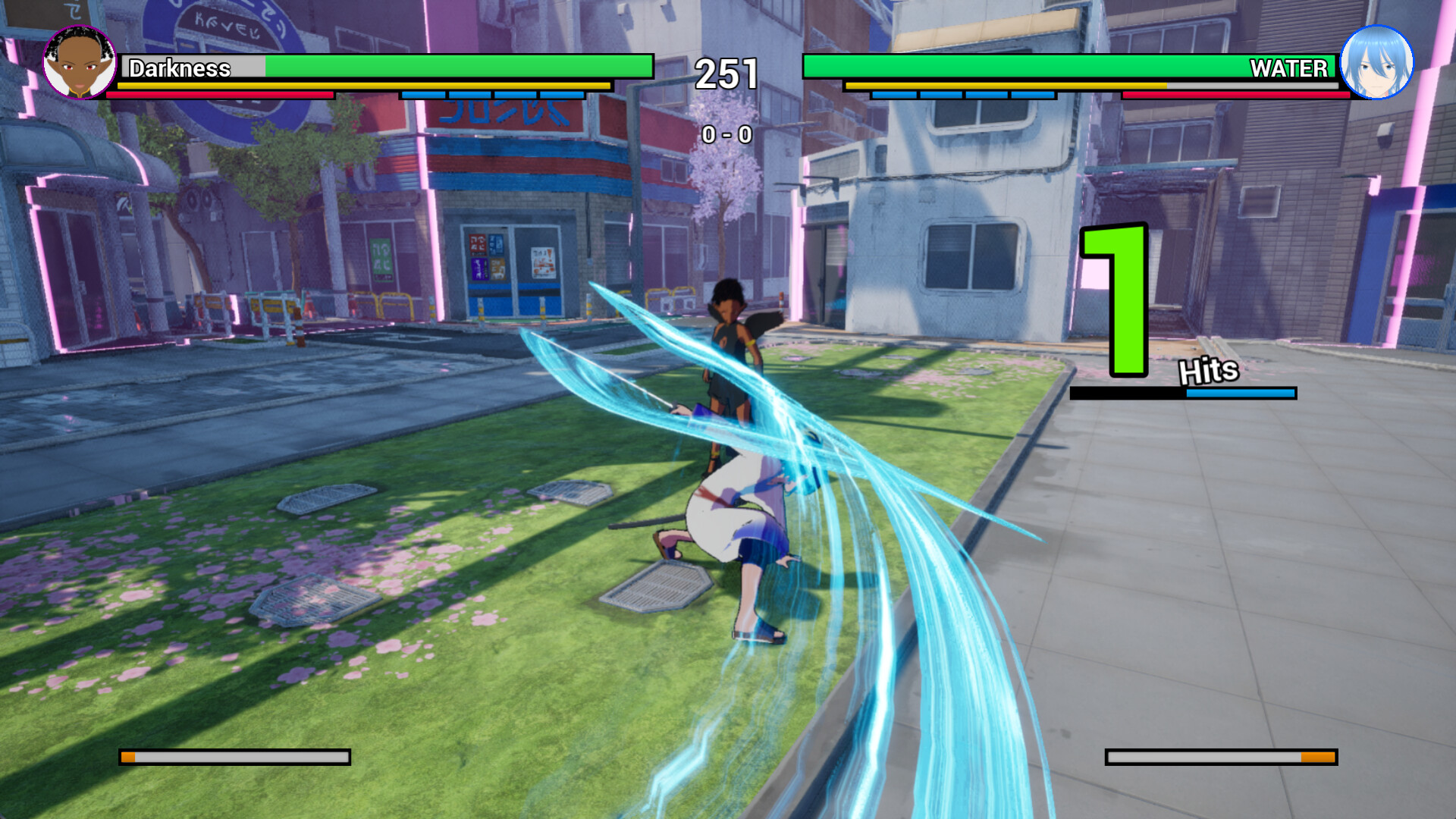1456x819 pixels.
Task: Click the red rage bar under Darkness
Action: click(x=220, y=95)
